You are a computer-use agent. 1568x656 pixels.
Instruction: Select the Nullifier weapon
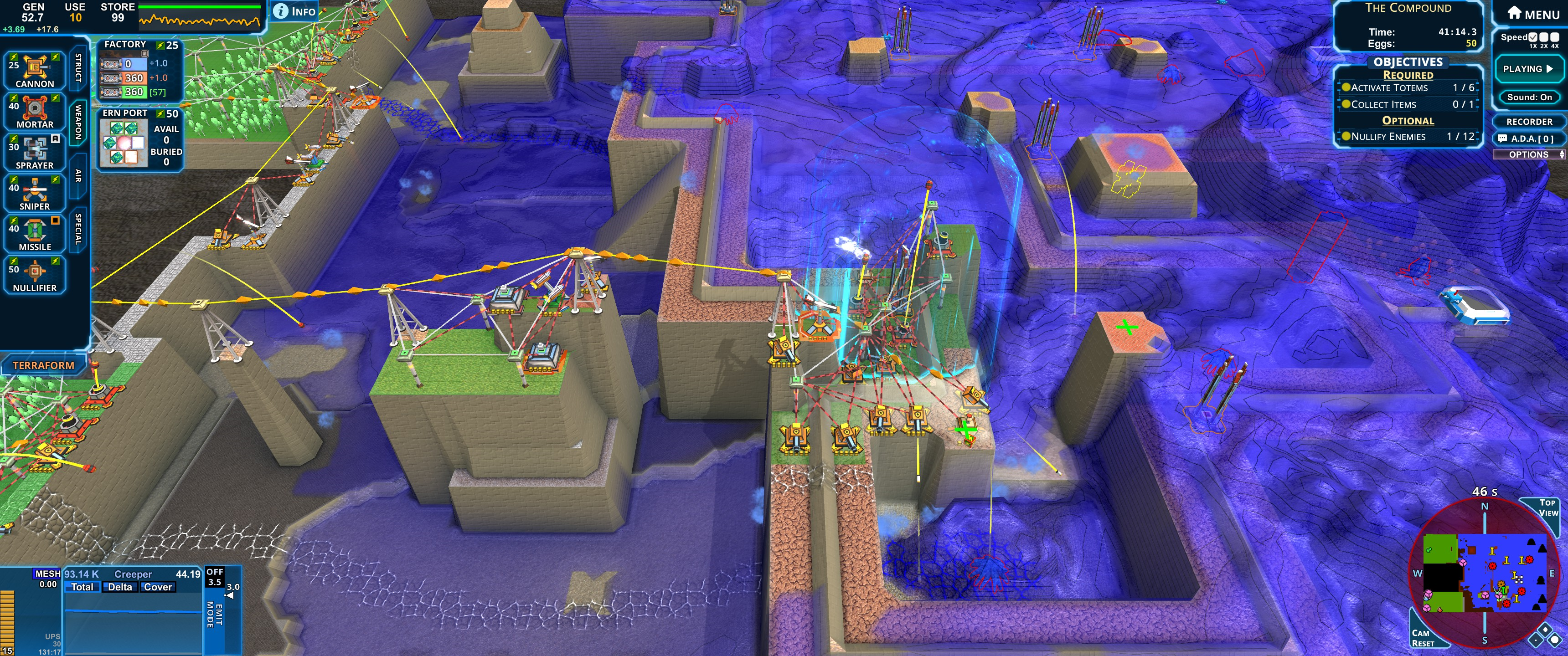[x=35, y=274]
